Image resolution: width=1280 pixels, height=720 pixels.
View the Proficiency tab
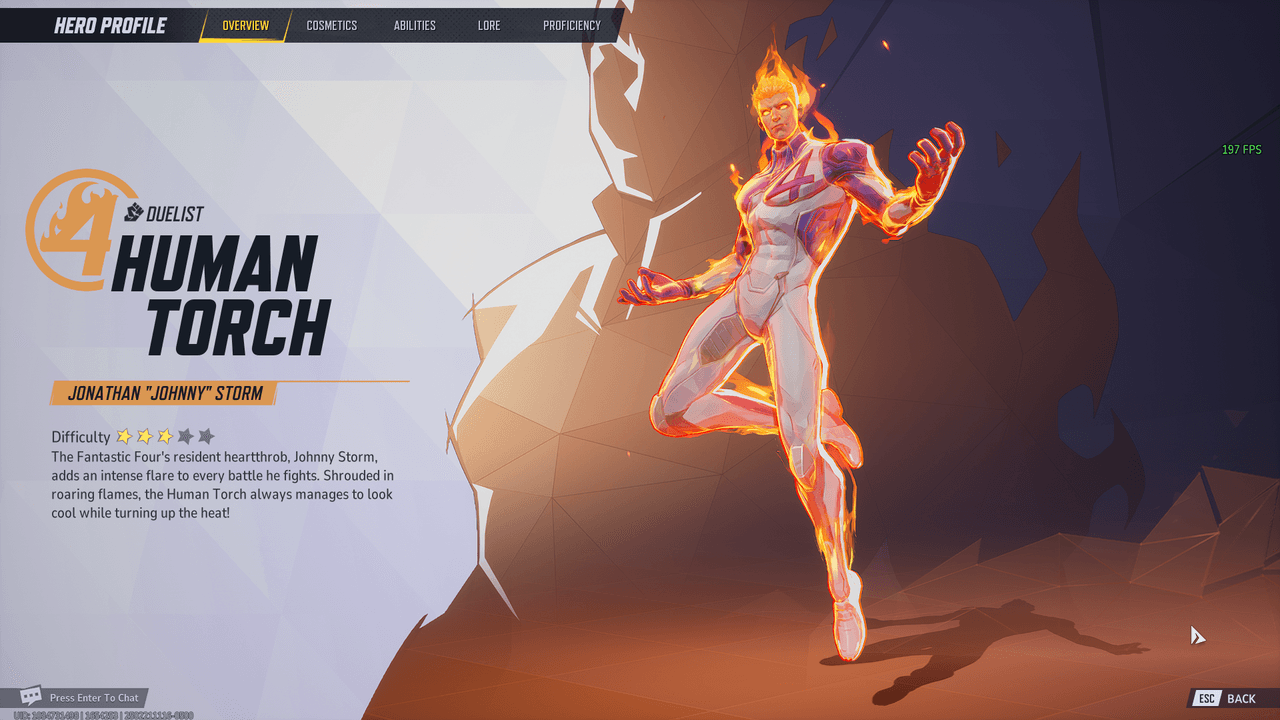(572, 25)
